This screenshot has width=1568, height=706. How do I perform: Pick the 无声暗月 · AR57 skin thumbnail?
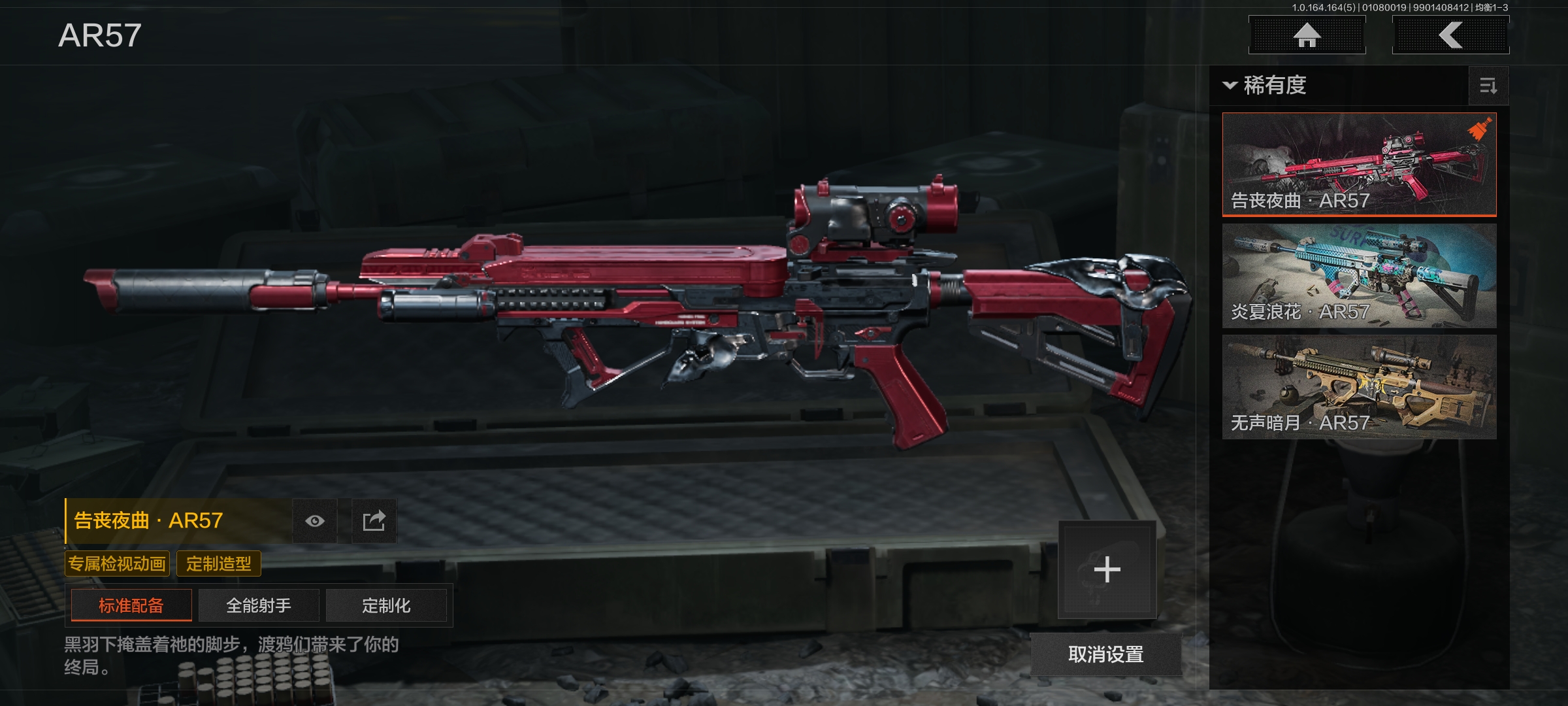tap(1359, 386)
